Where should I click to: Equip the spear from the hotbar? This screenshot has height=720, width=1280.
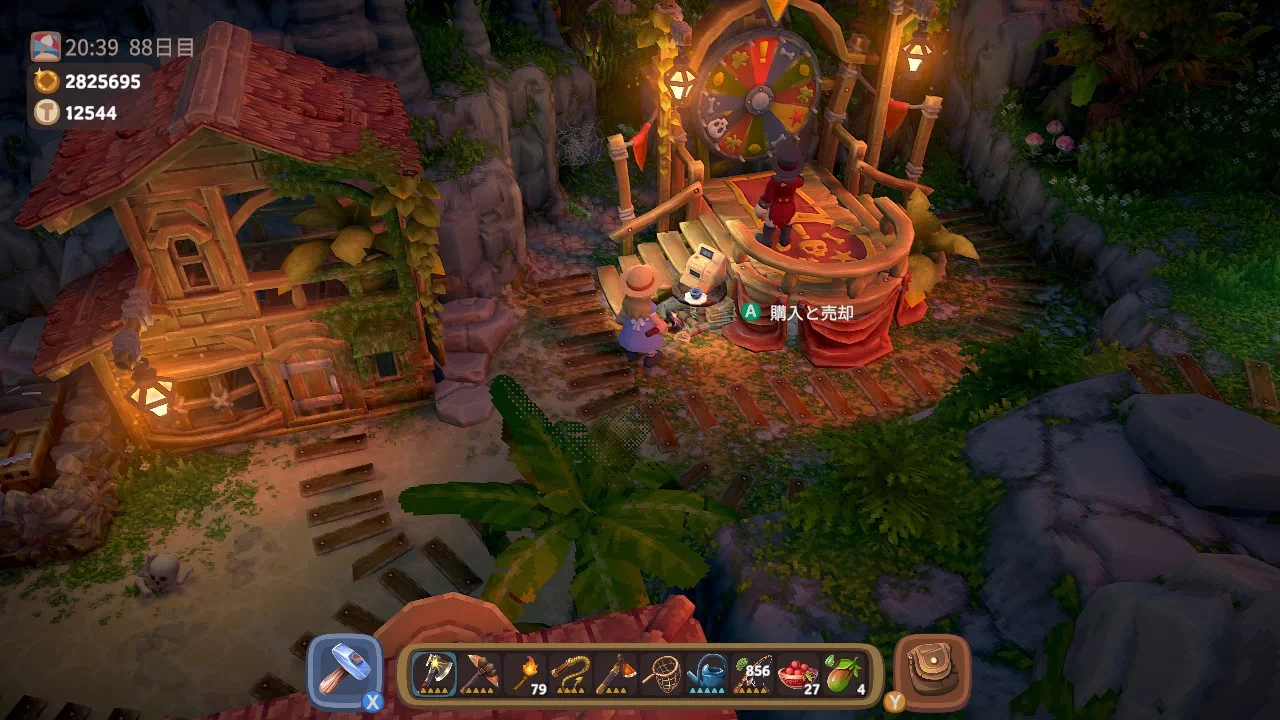[x=479, y=668]
